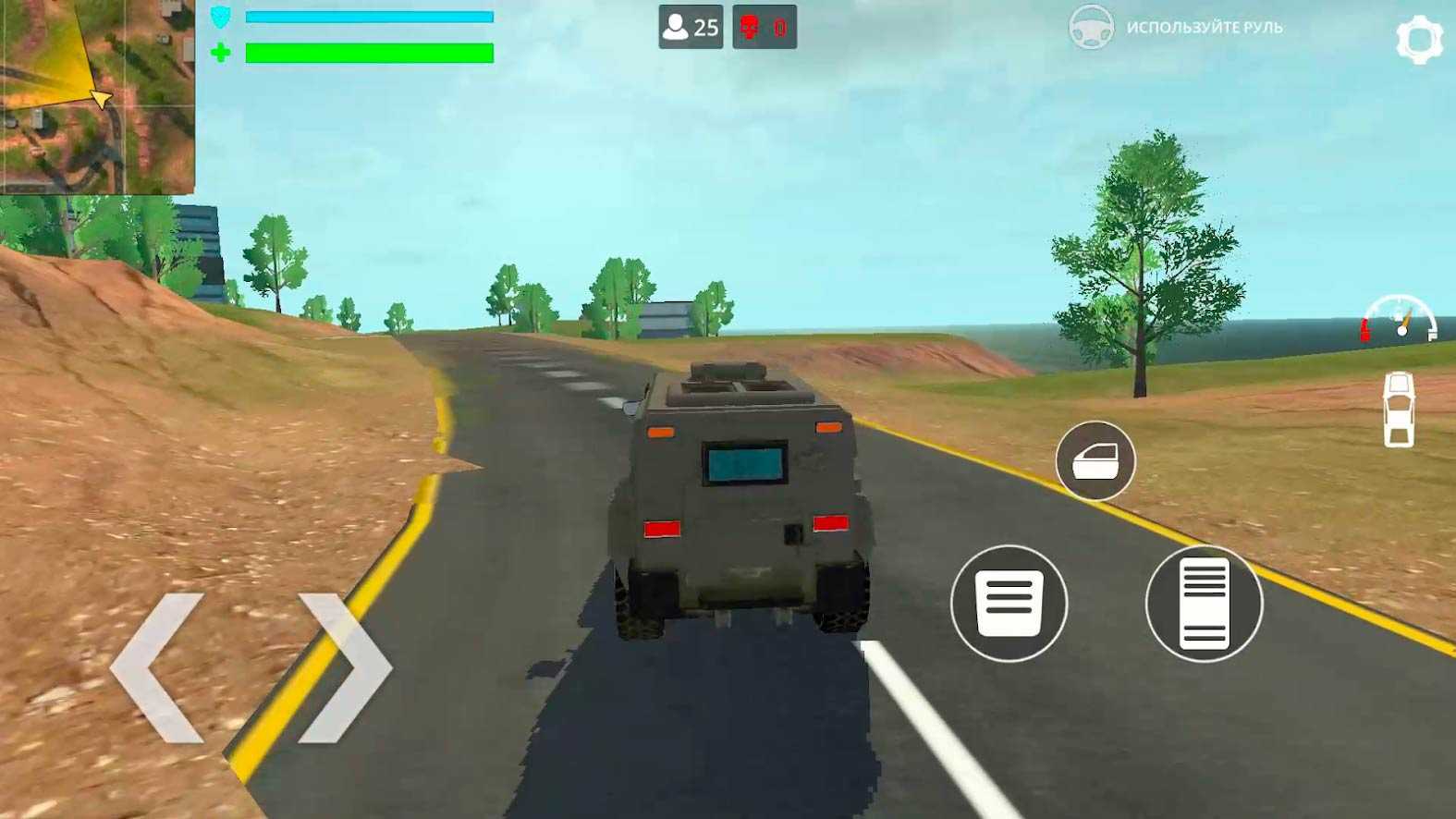Tap the gas pedal button
The width and height of the screenshot is (1456, 819).
(x=1204, y=604)
